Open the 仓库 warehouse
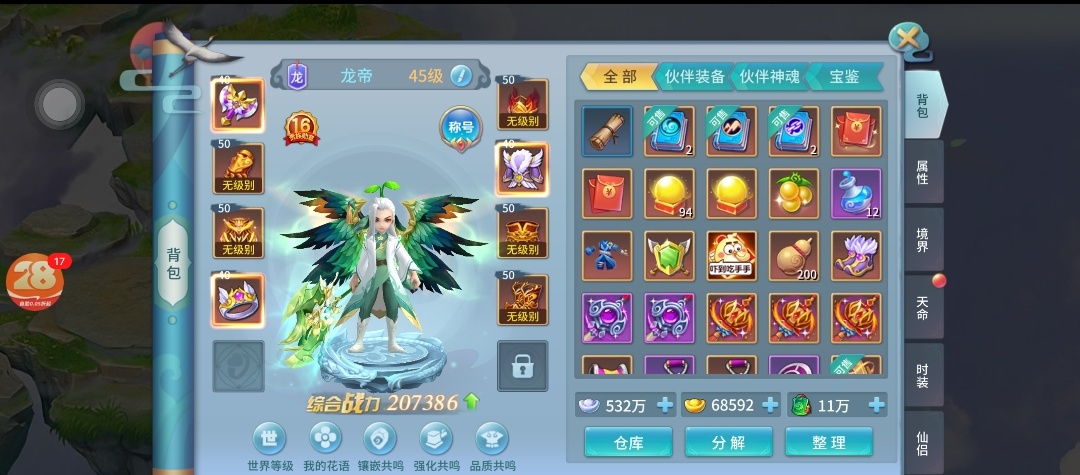This screenshot has height=475, width=1080. tap(628, 442)
